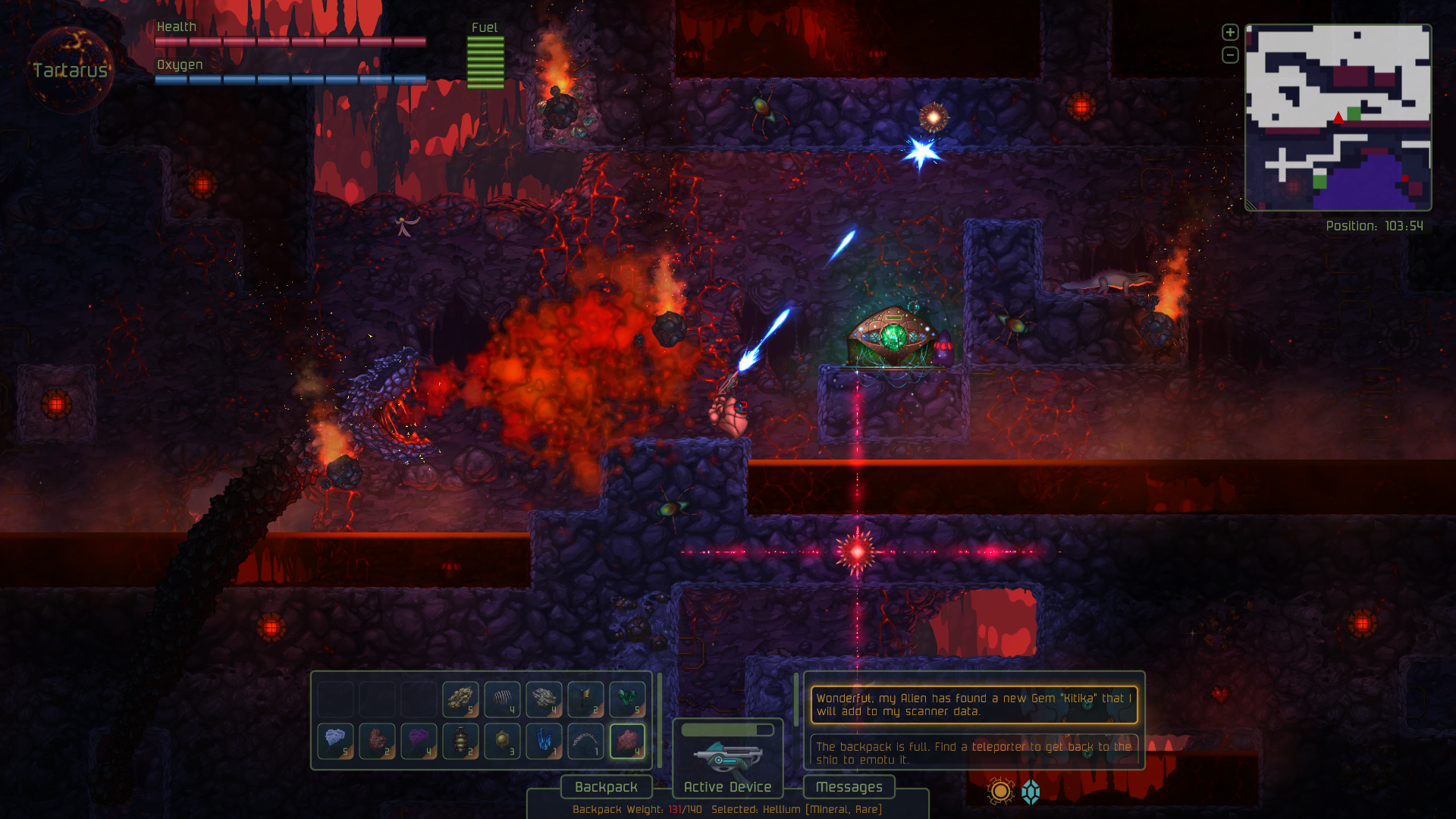Open the Messages panel label
The height and width of the screenshot is (819, 1456).
849,787
